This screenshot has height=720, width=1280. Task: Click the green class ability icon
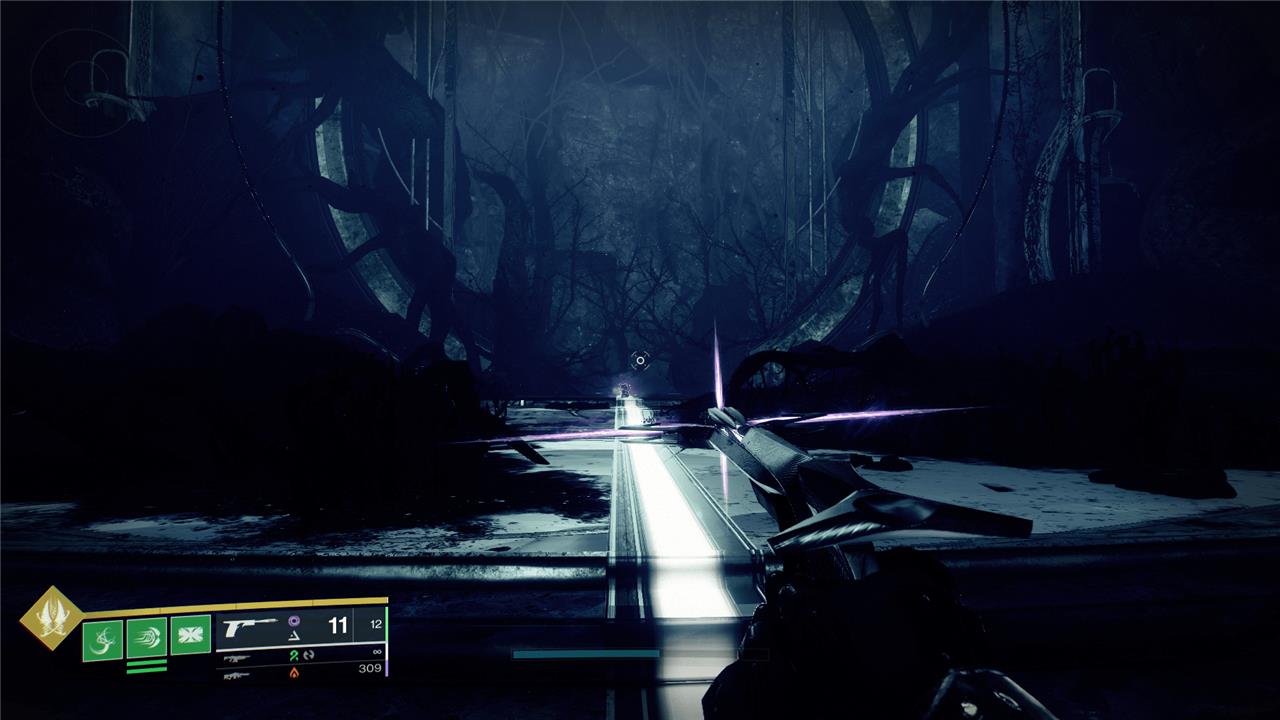coord(191,636)
